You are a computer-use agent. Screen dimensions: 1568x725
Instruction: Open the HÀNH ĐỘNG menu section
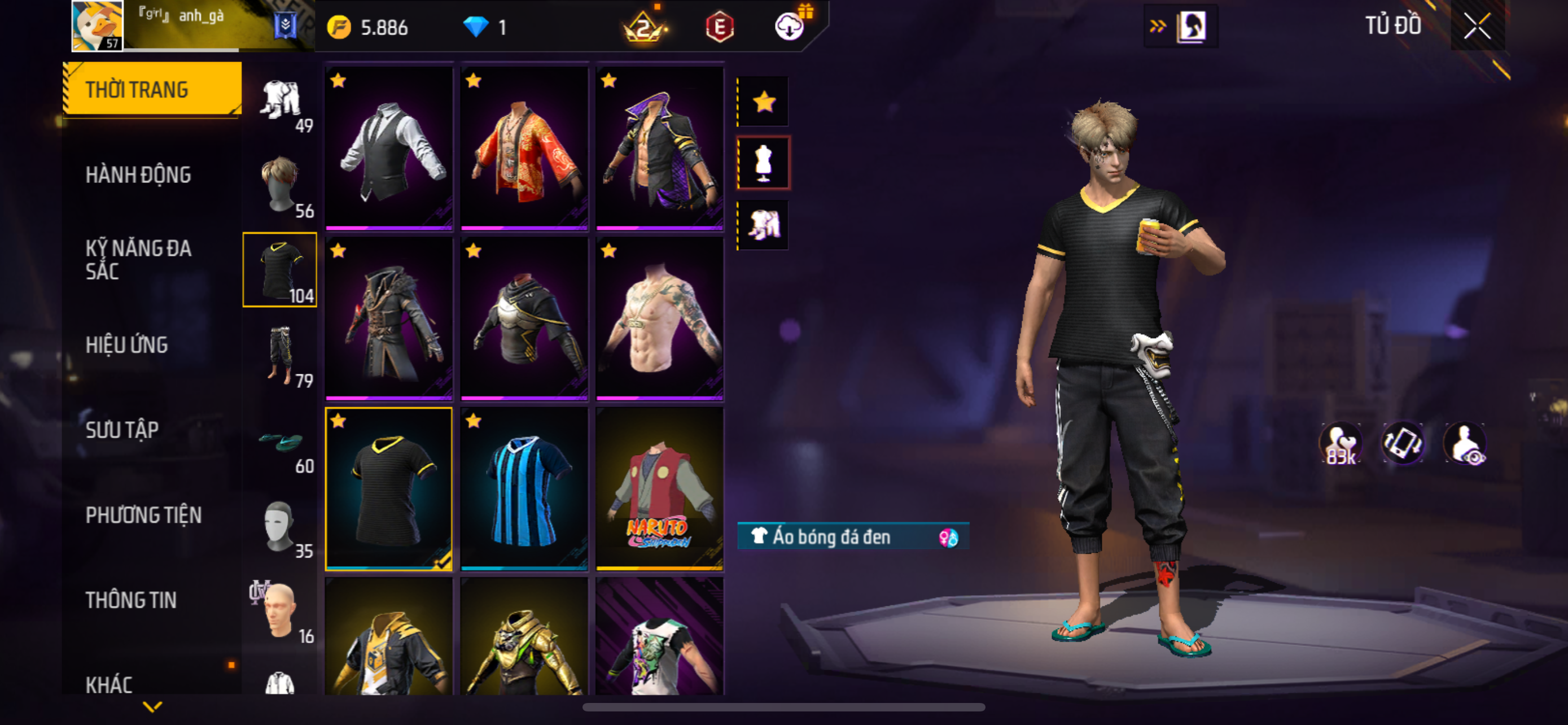[138, 175]
